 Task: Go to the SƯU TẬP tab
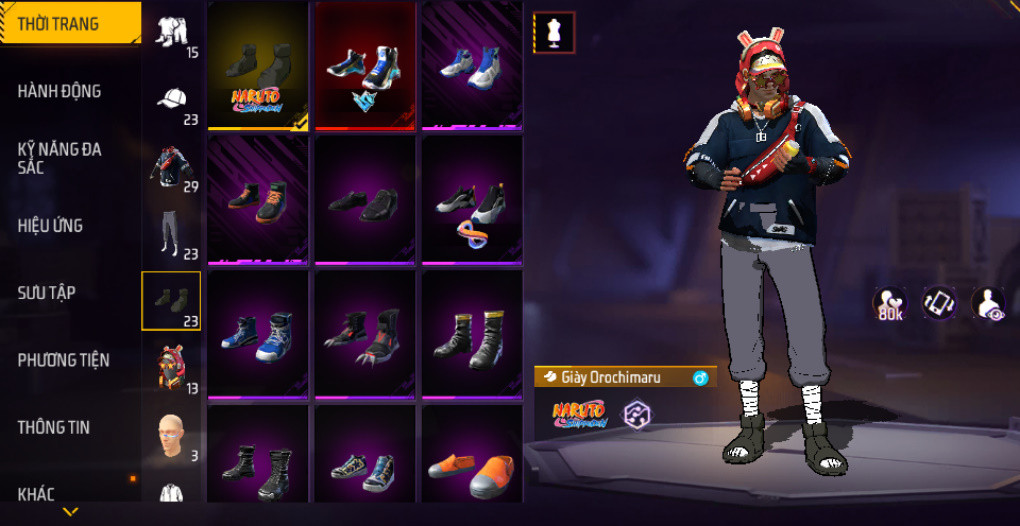coord(47,292)
